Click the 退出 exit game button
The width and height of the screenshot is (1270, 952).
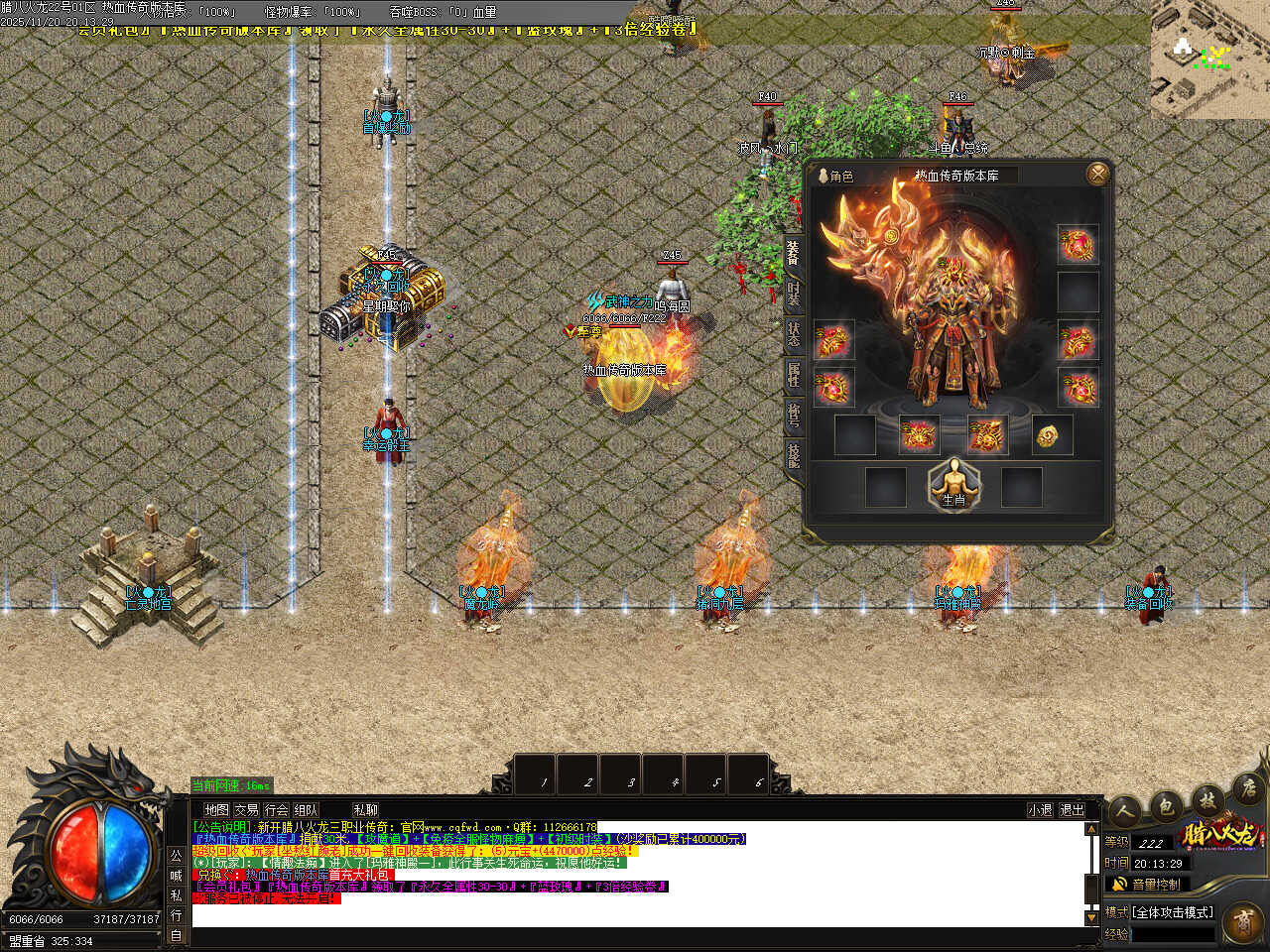pos(1072,810)
